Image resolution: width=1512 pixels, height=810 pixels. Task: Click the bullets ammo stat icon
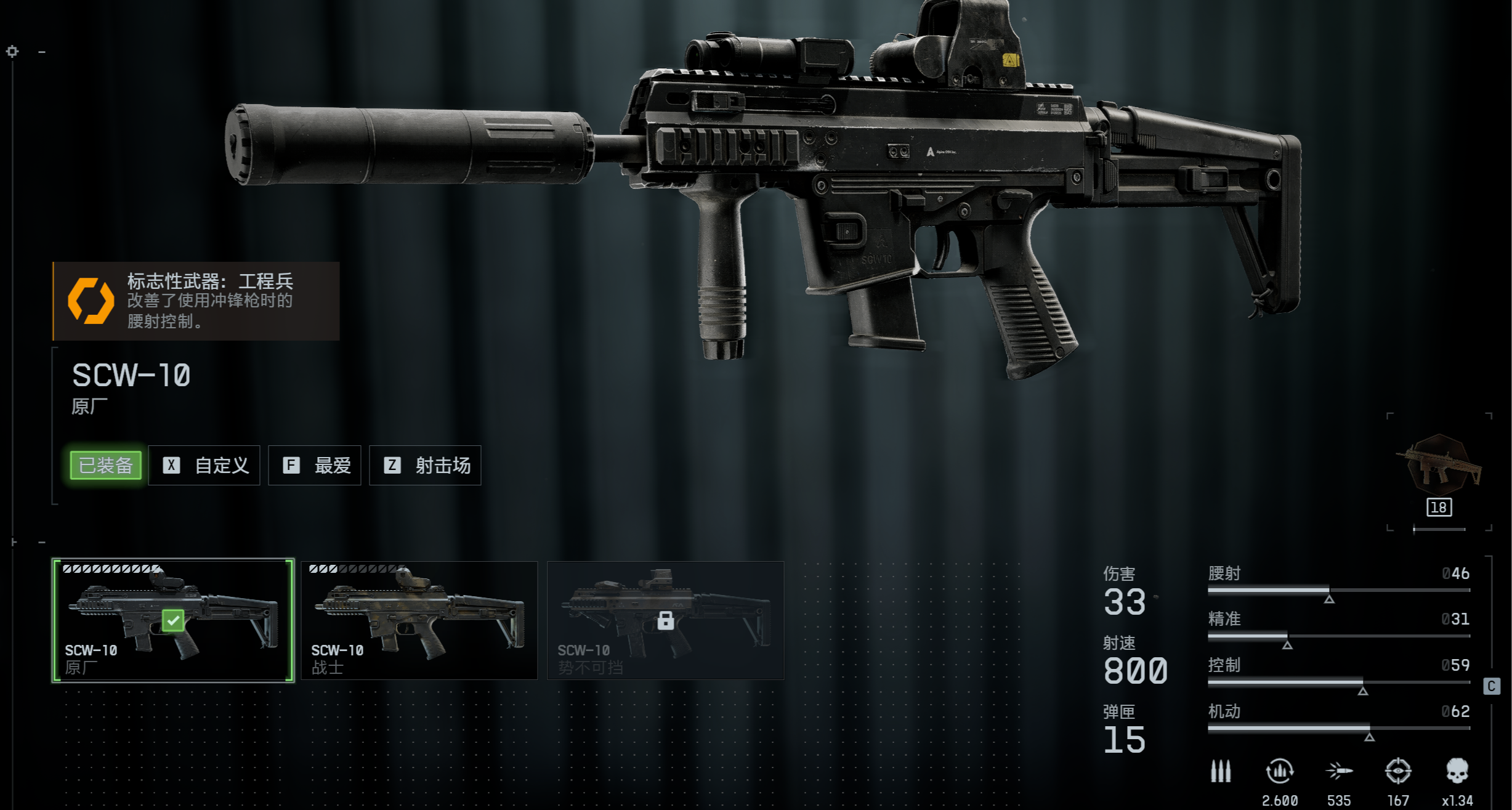coord(1220,771)
